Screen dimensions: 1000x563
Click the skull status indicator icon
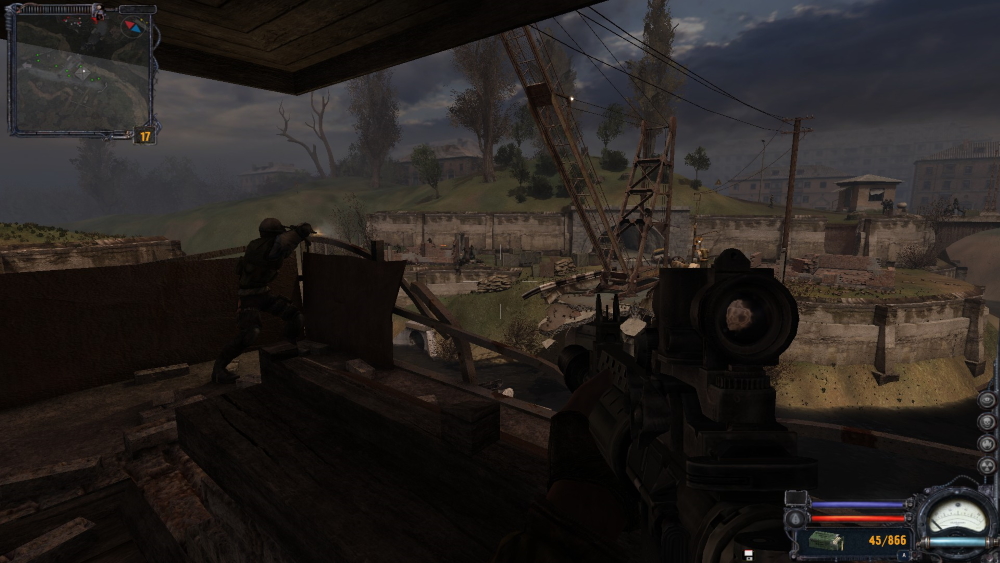[x=987, y=422]
